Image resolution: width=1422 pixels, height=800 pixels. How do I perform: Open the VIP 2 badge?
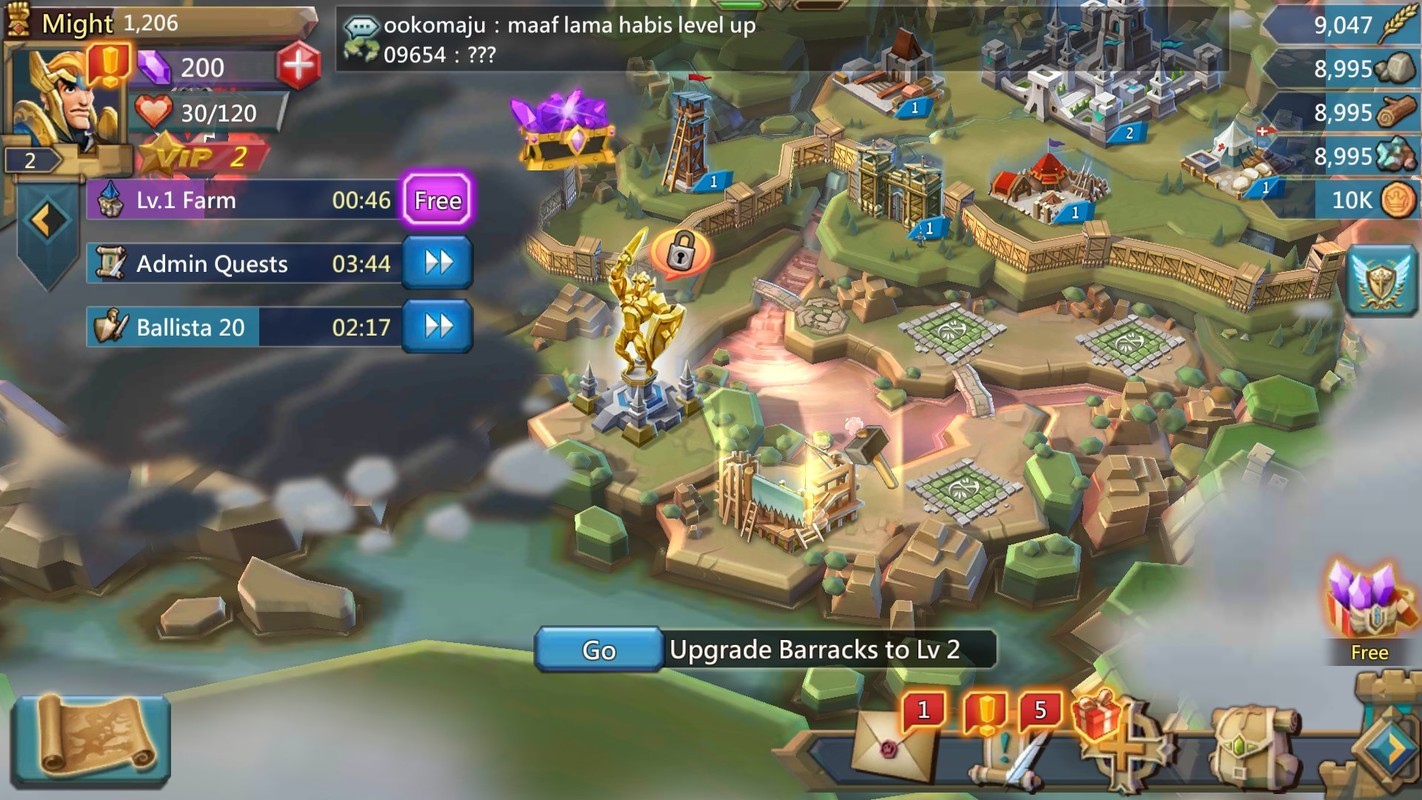tap(200, 155)
